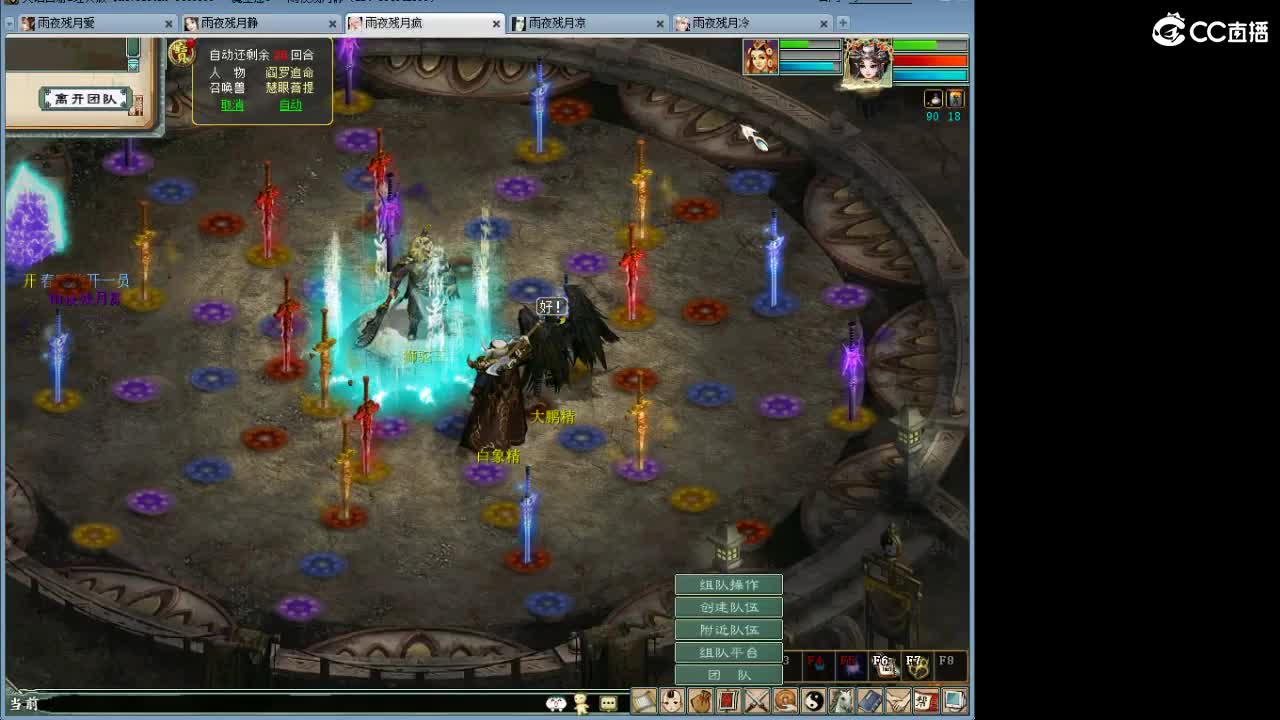Click the trade coin icon
Screen dimensions: 1280x720
pos(785,700)
